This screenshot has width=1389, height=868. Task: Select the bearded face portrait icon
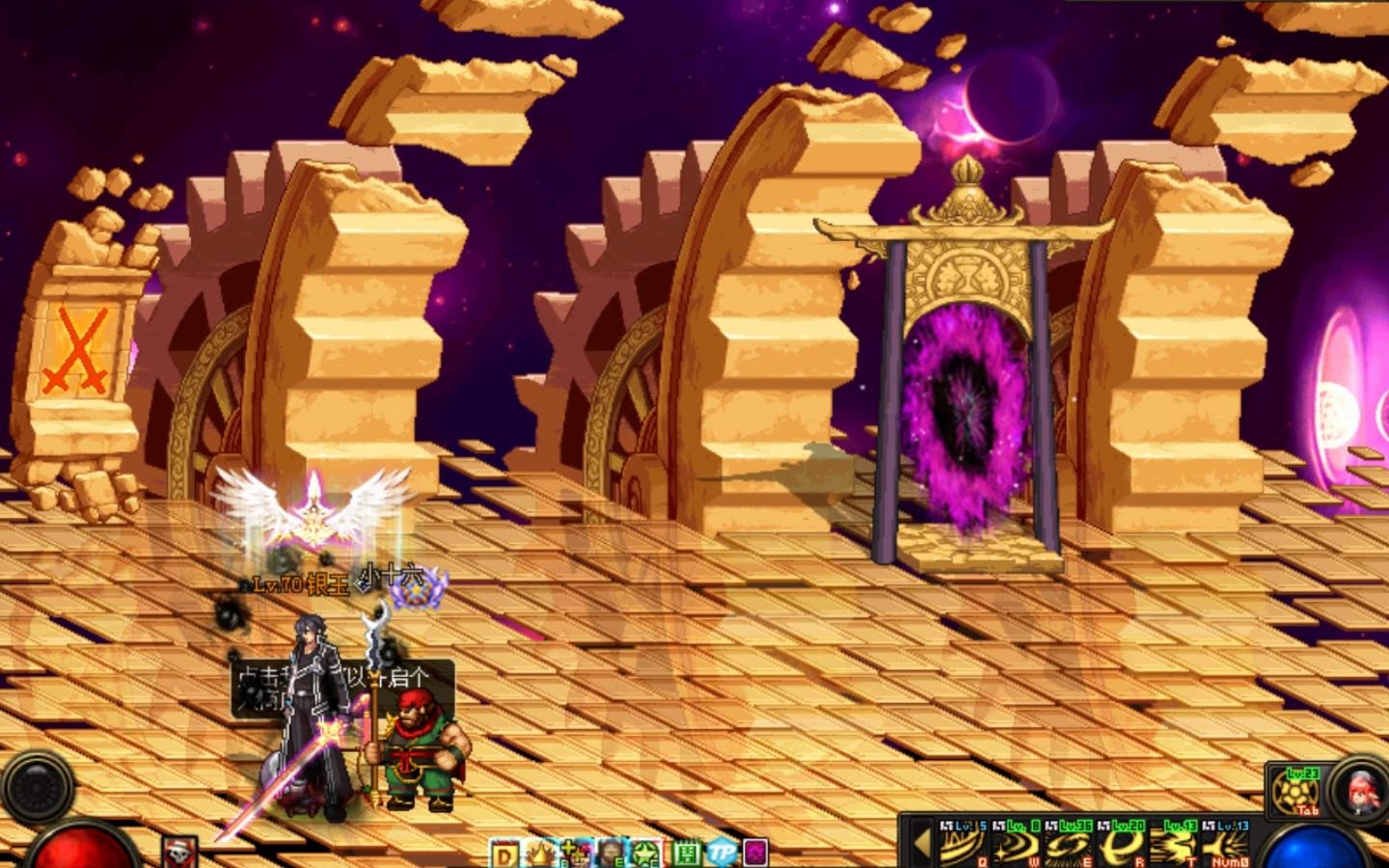coord(612,854)
